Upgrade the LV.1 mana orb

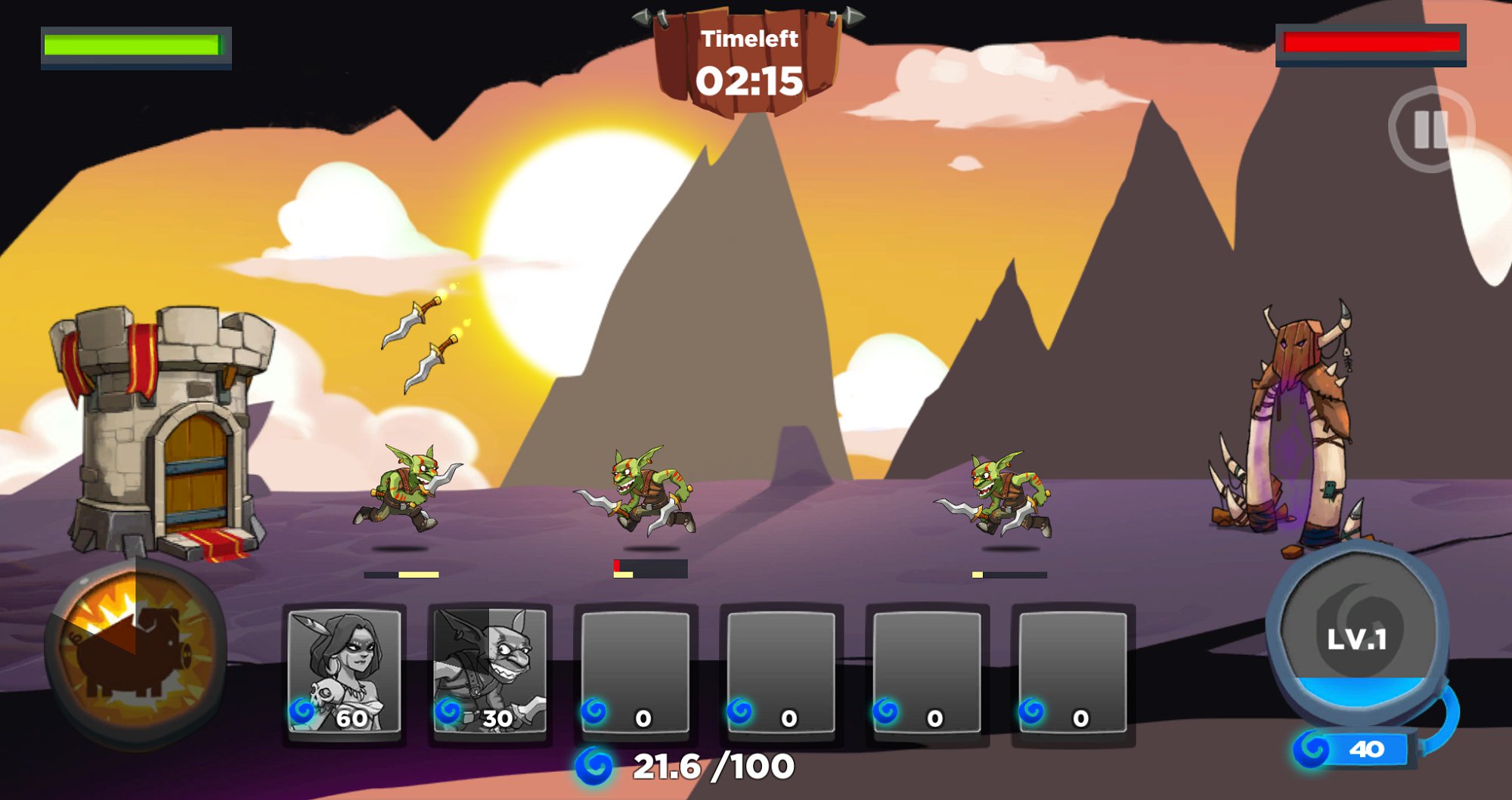[x=1357, y=639]
